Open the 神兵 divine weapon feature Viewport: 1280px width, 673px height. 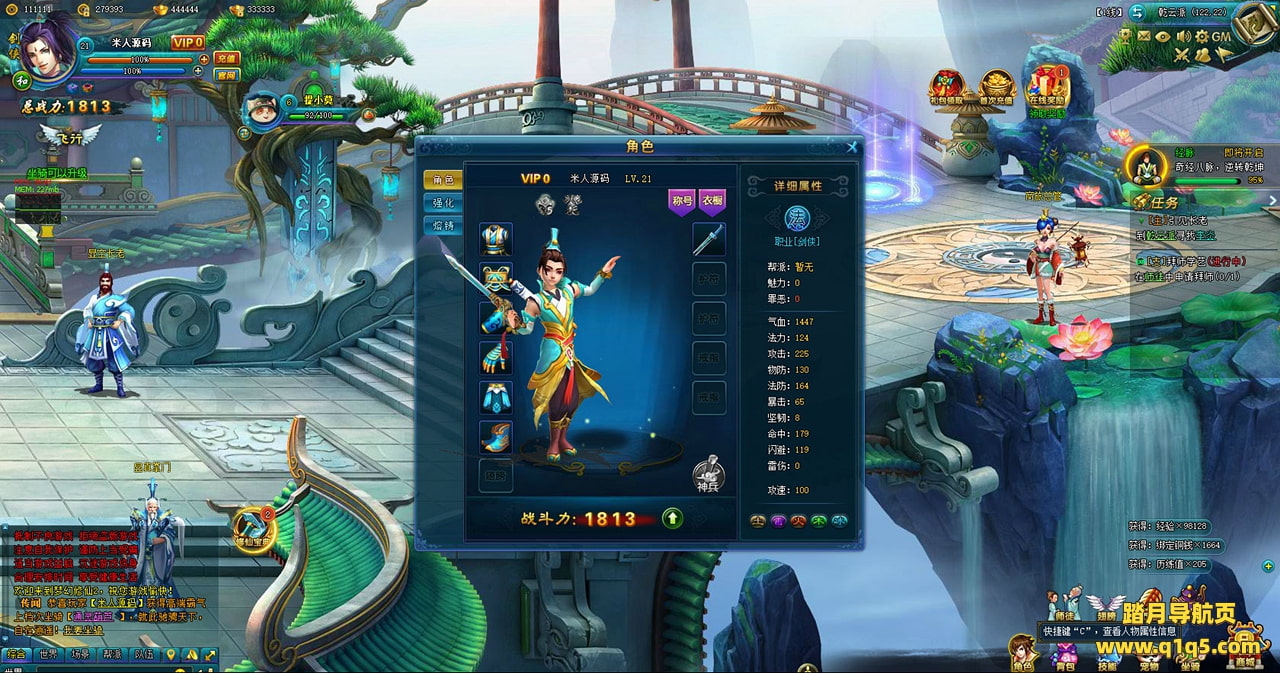(x=708, y=474)
